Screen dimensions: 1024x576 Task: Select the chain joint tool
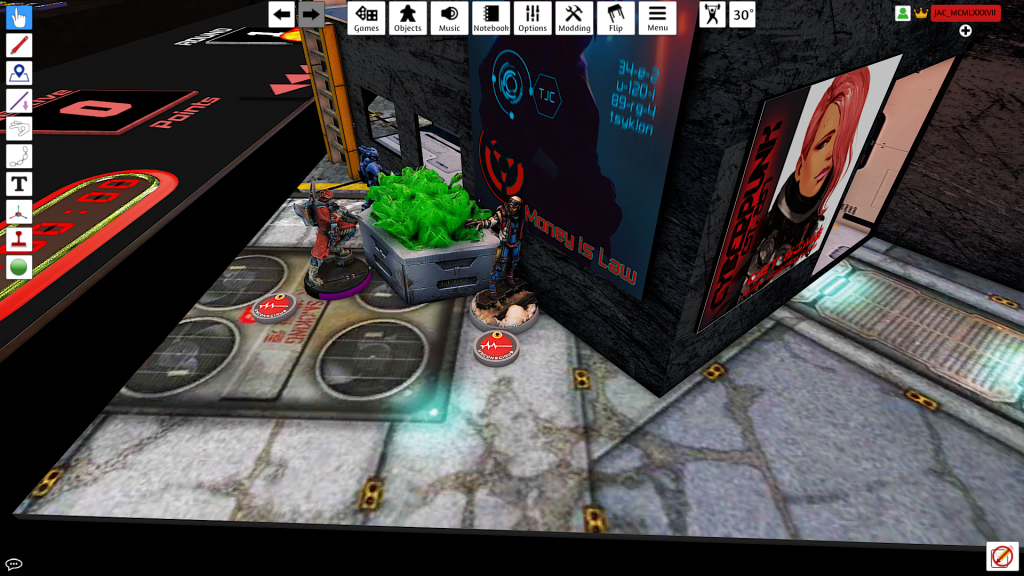click(x=19, y=156)
